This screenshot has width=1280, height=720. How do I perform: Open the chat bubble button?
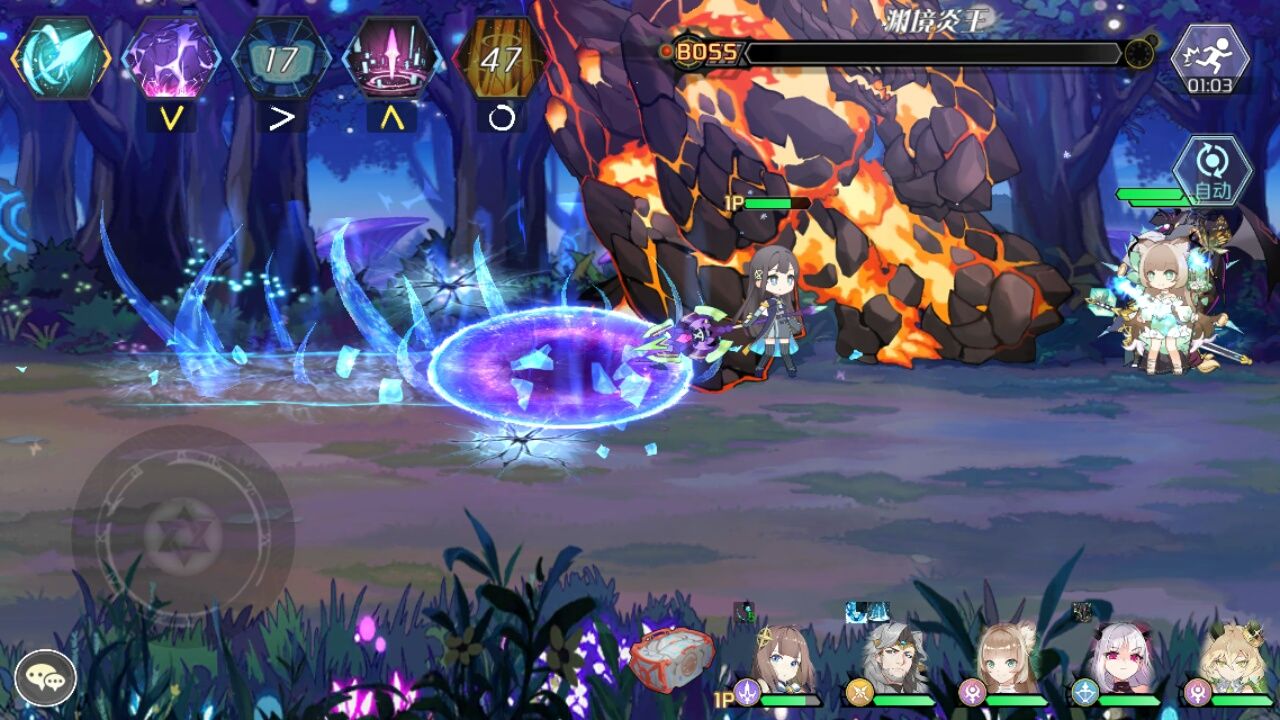tap(45, 679)
